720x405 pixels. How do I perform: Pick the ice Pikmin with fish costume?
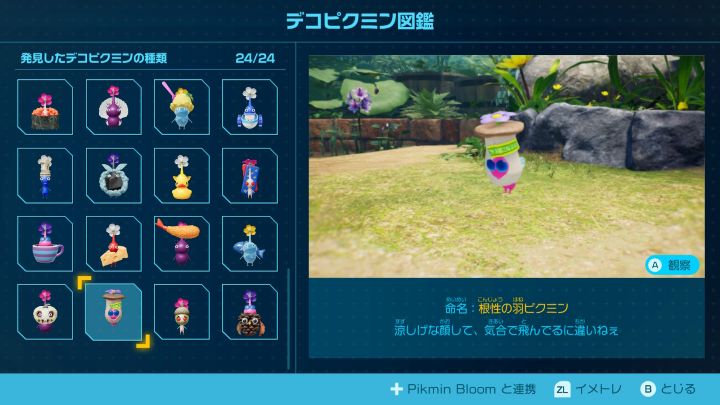coord(249,244)
